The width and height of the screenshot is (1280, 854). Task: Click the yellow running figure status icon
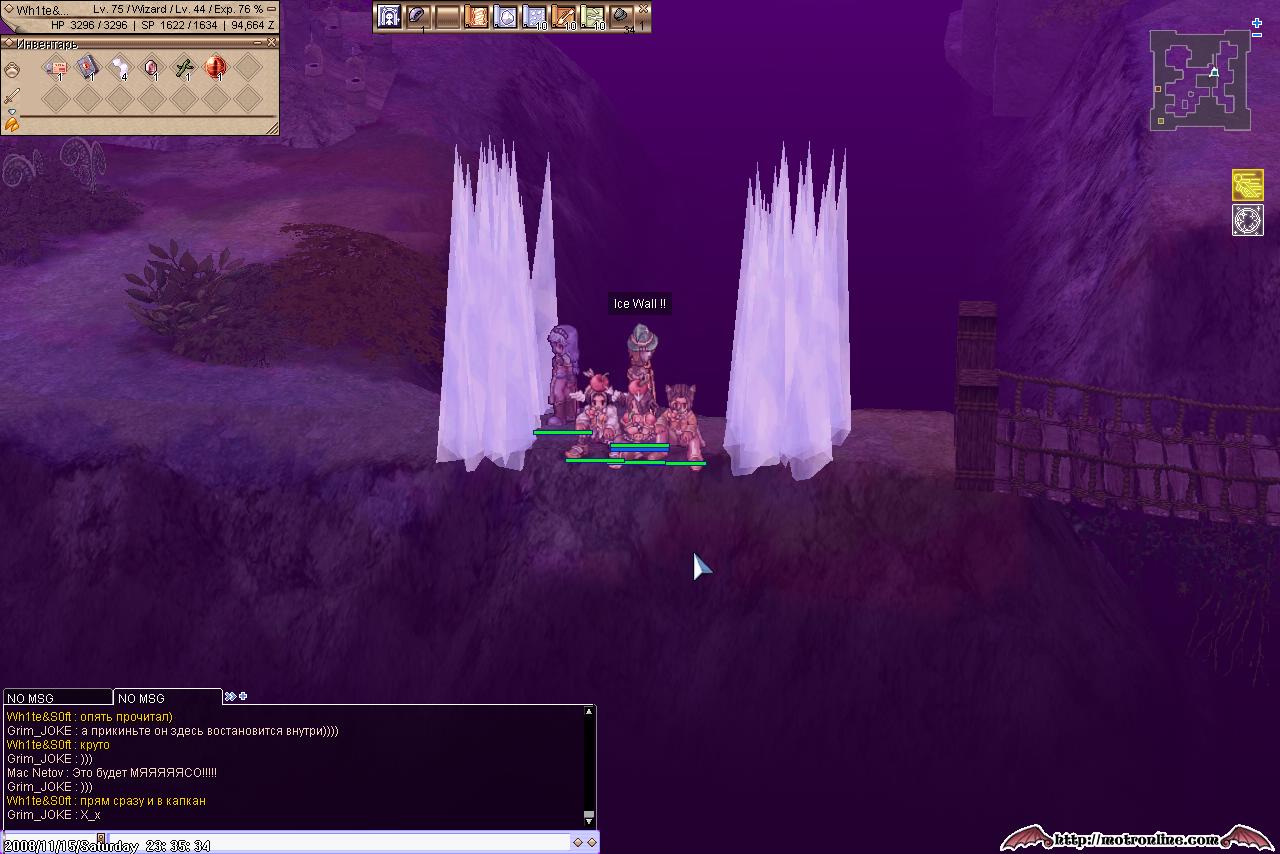1248,185
